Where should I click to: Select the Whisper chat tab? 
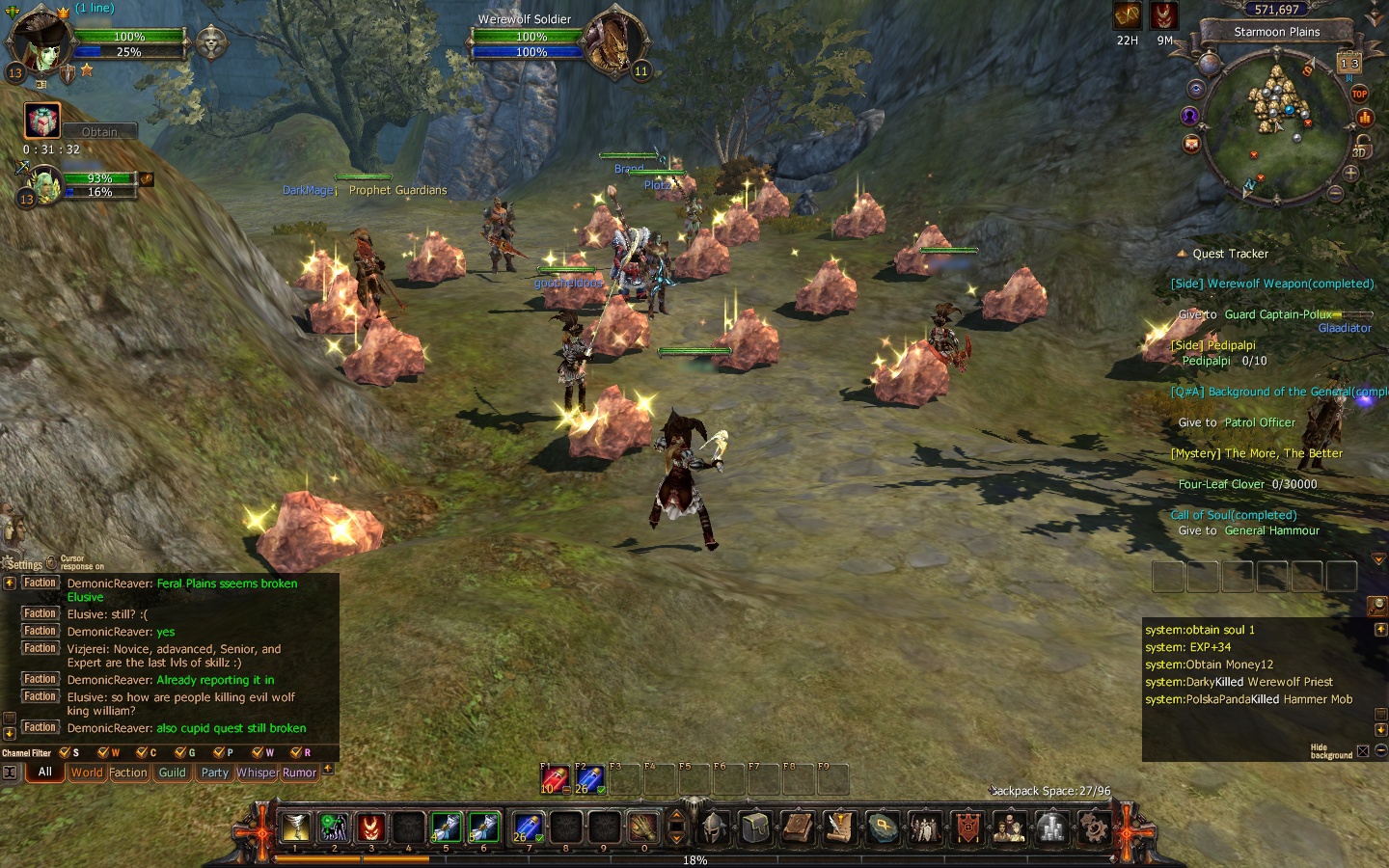[x=257, y=773]
